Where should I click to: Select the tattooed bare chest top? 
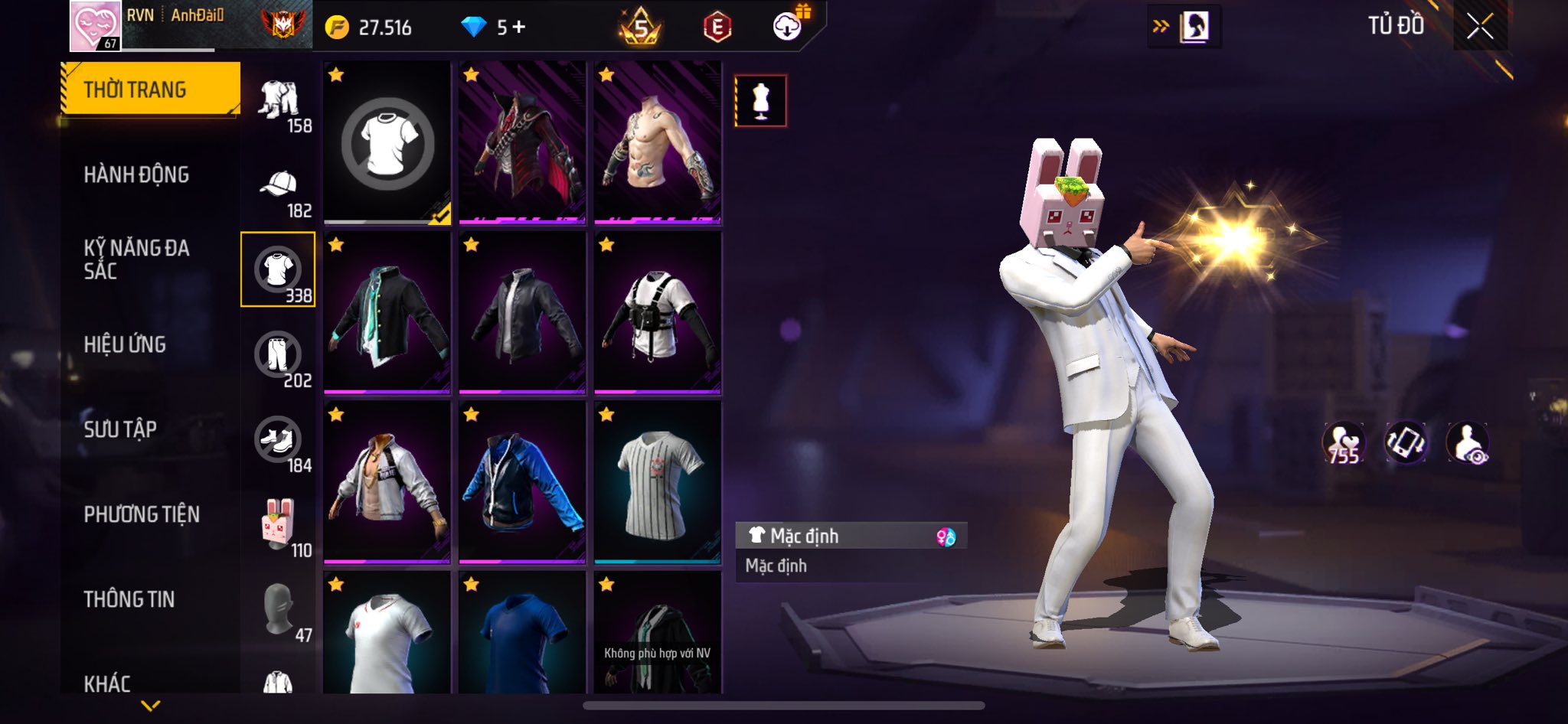[x=658, y=143]
